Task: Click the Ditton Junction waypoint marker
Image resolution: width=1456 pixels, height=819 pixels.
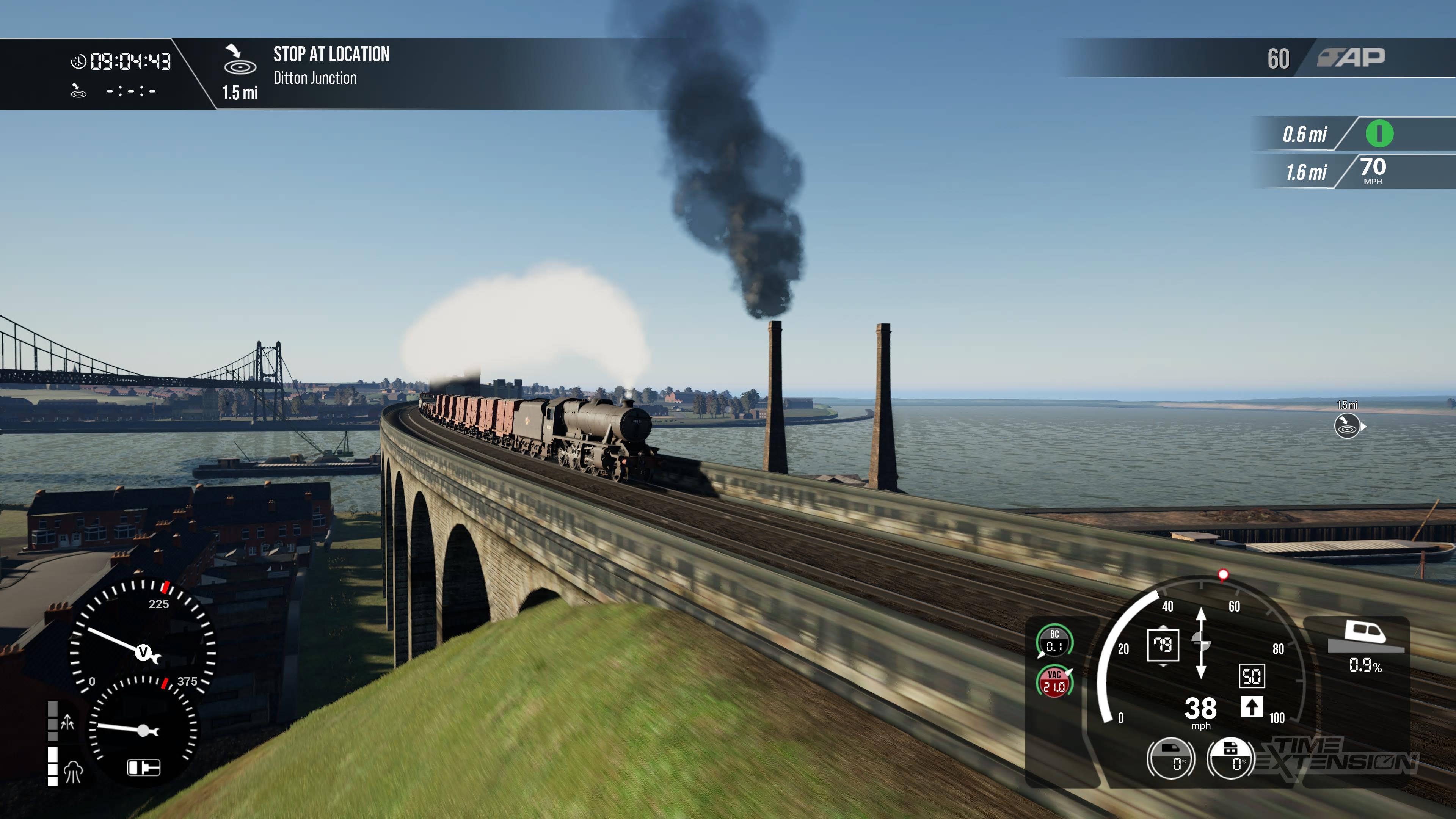Action: coord(1347,425)
